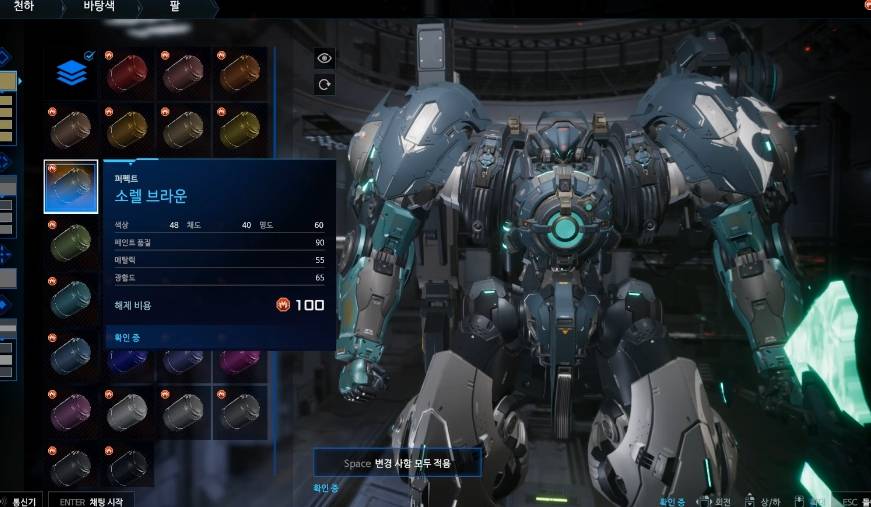871x507 pixels.
Task: Switch to the 팔 breadcrumb tab
Action: click(x=175, y=7)
